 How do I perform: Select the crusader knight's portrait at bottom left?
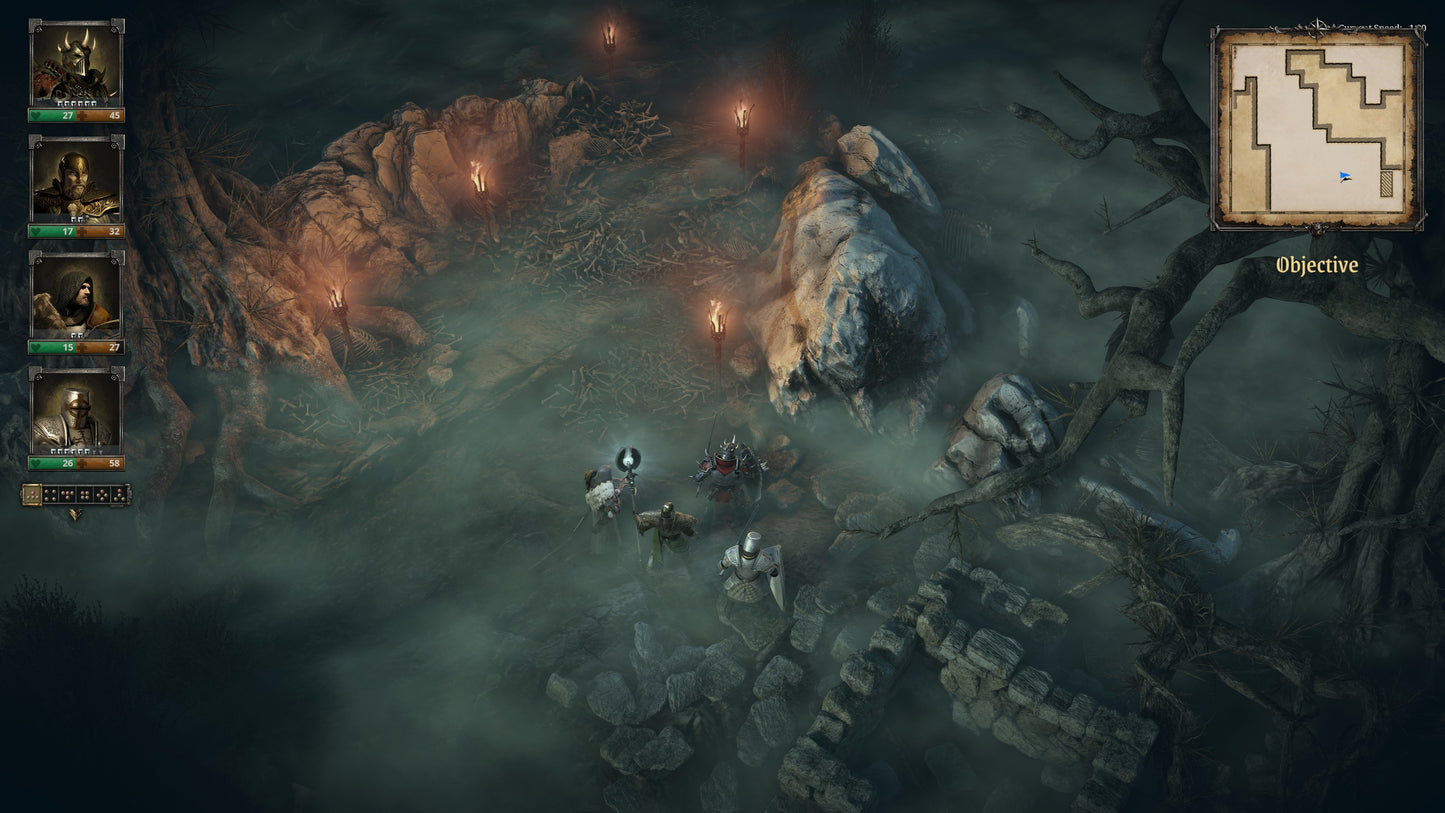click(x=75, y=416)
